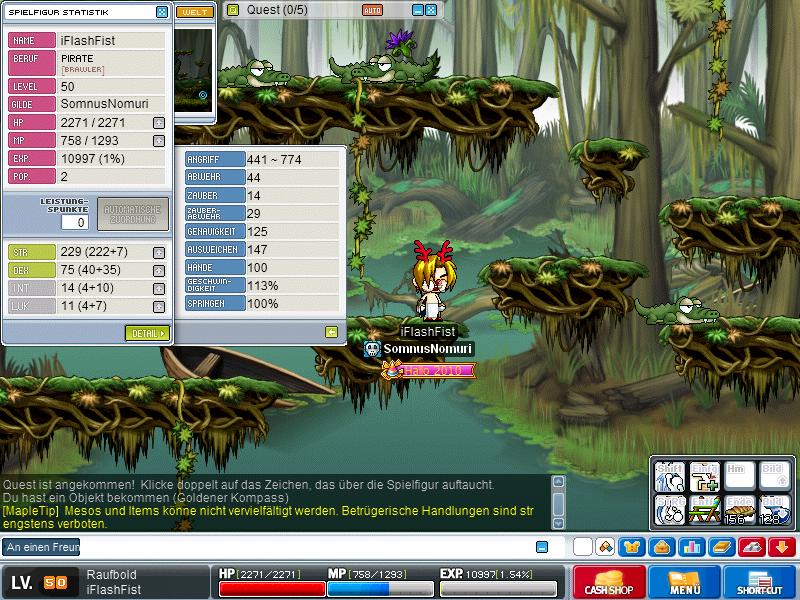Screen dimensions: 800x600
Task: Show the Shortcut menu
Action: tap(760, 583)
